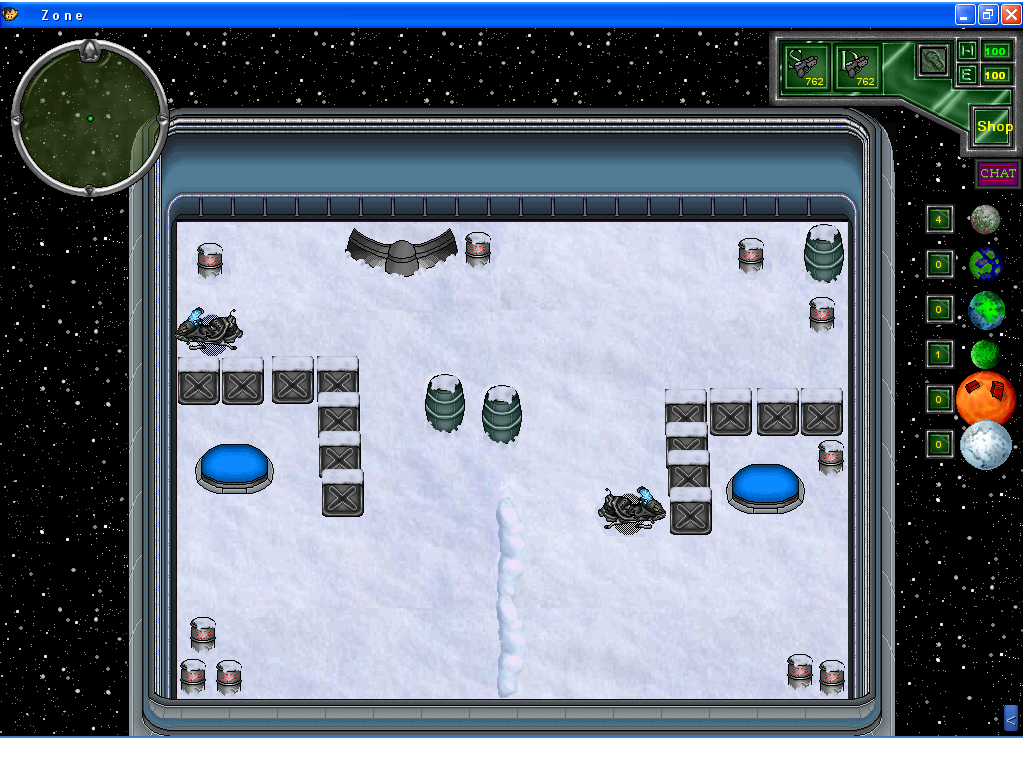1024x768 pixels.
Task: Click the minimap's top arrow marker
Action: tap(89, 49)
